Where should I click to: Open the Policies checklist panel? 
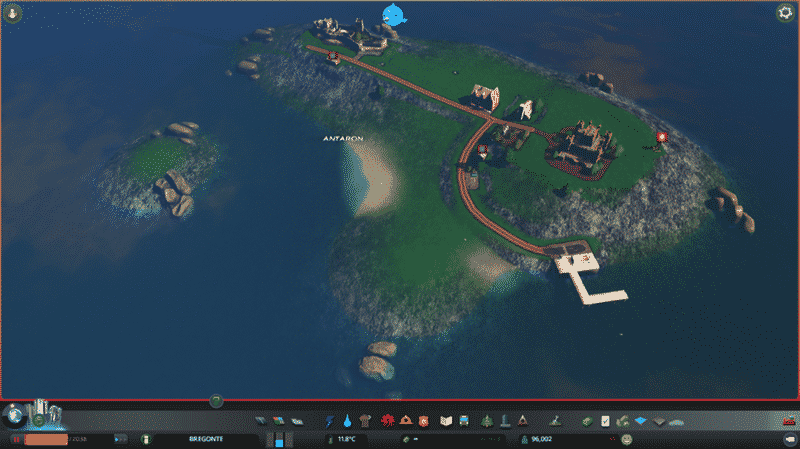click(605, 421)
